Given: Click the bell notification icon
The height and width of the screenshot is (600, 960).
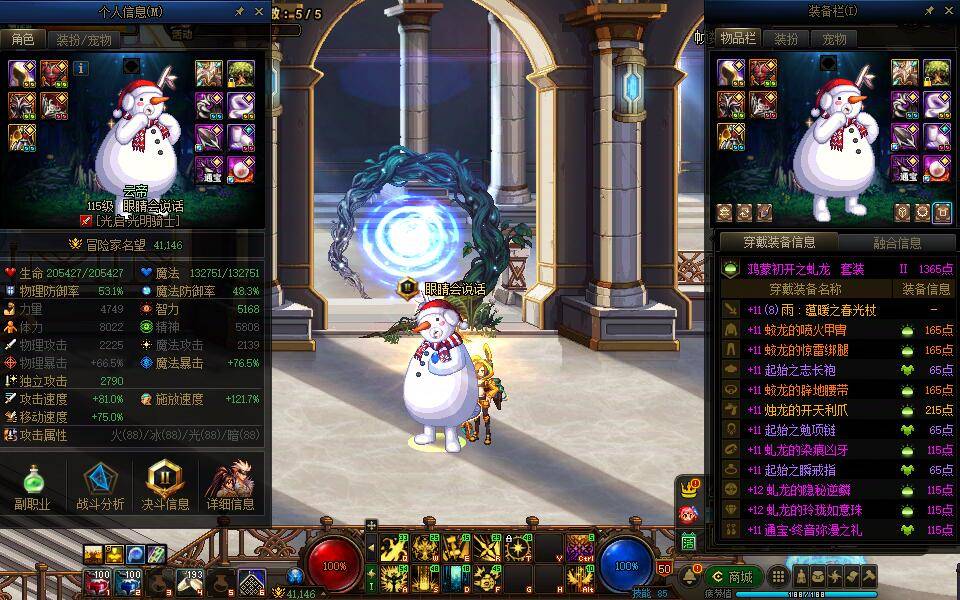Looking at the screenshot, I should (x=689, y=577).
